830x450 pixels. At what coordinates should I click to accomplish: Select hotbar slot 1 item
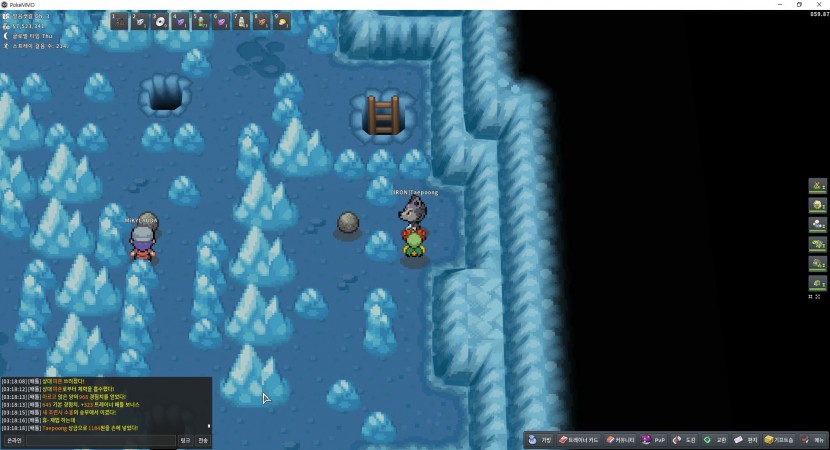(x=120, y=21)
